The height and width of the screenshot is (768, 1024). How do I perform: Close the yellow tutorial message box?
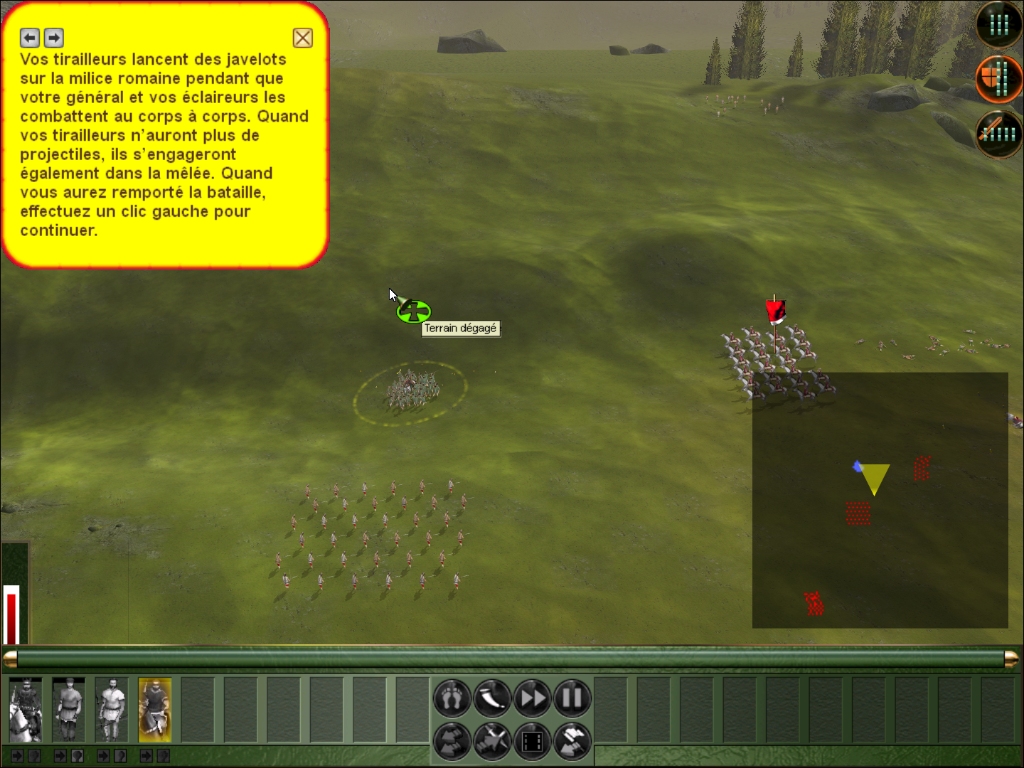(x=302, y=38)
